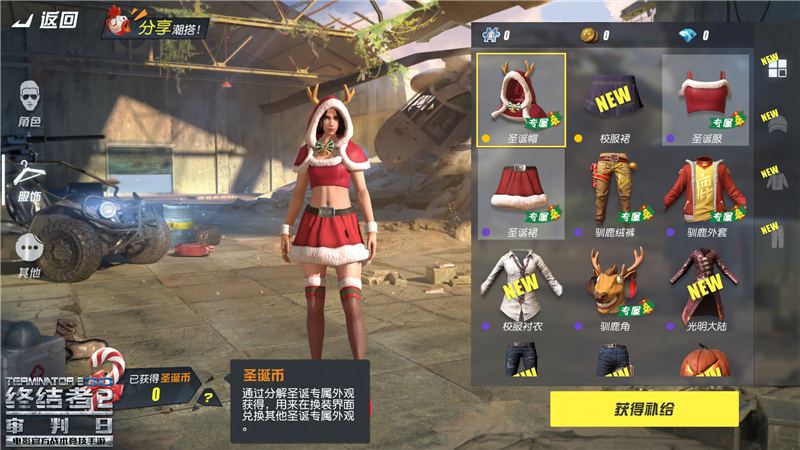Switch to the 角色 character tab

tap(30, 103)
